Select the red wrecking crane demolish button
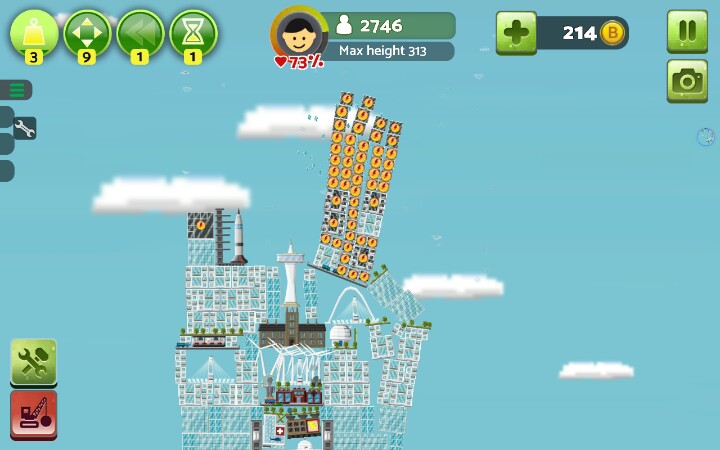The image size is (720, 450). coord(33,414)
